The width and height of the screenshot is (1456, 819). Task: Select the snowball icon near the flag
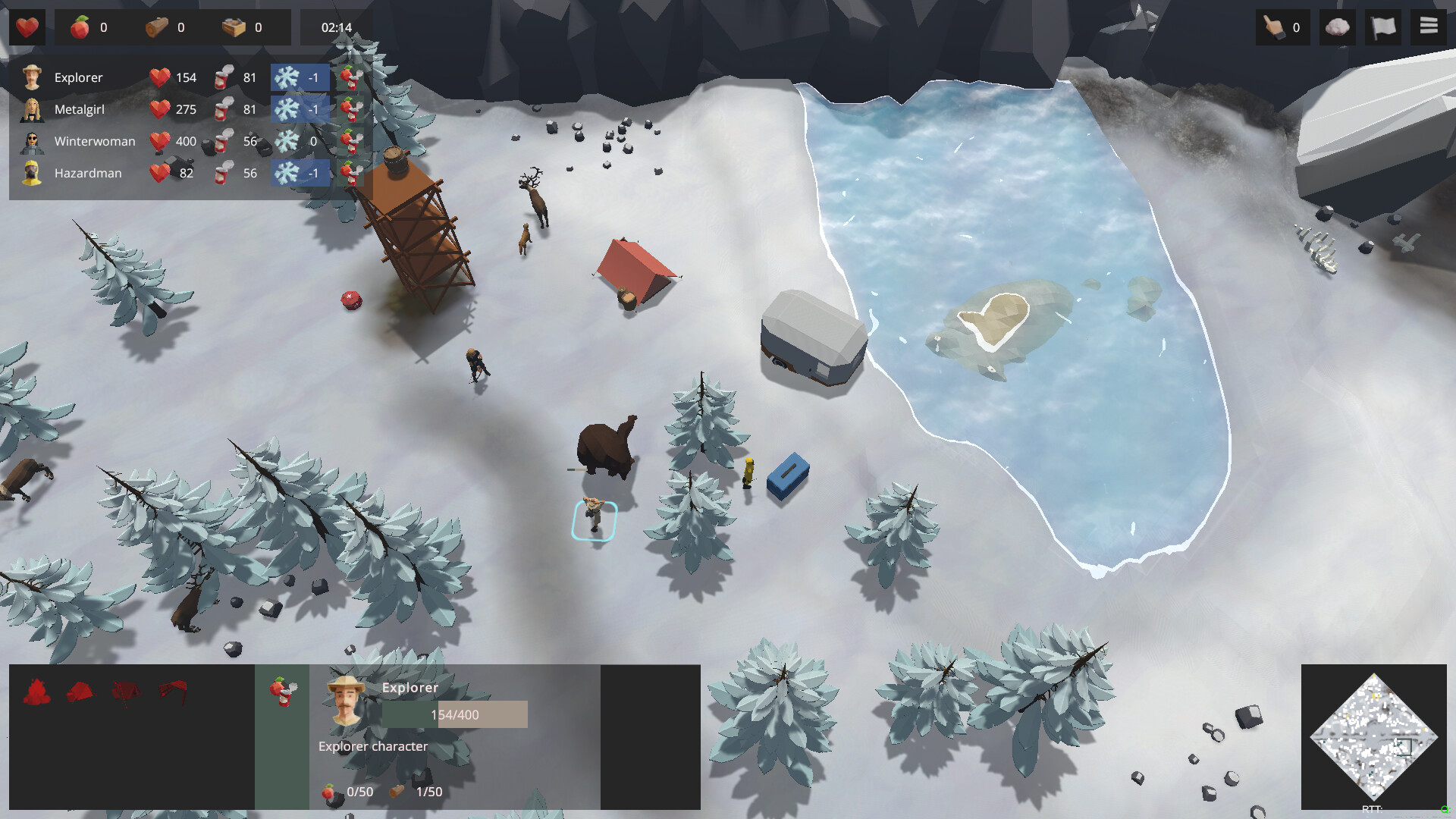1337,27
